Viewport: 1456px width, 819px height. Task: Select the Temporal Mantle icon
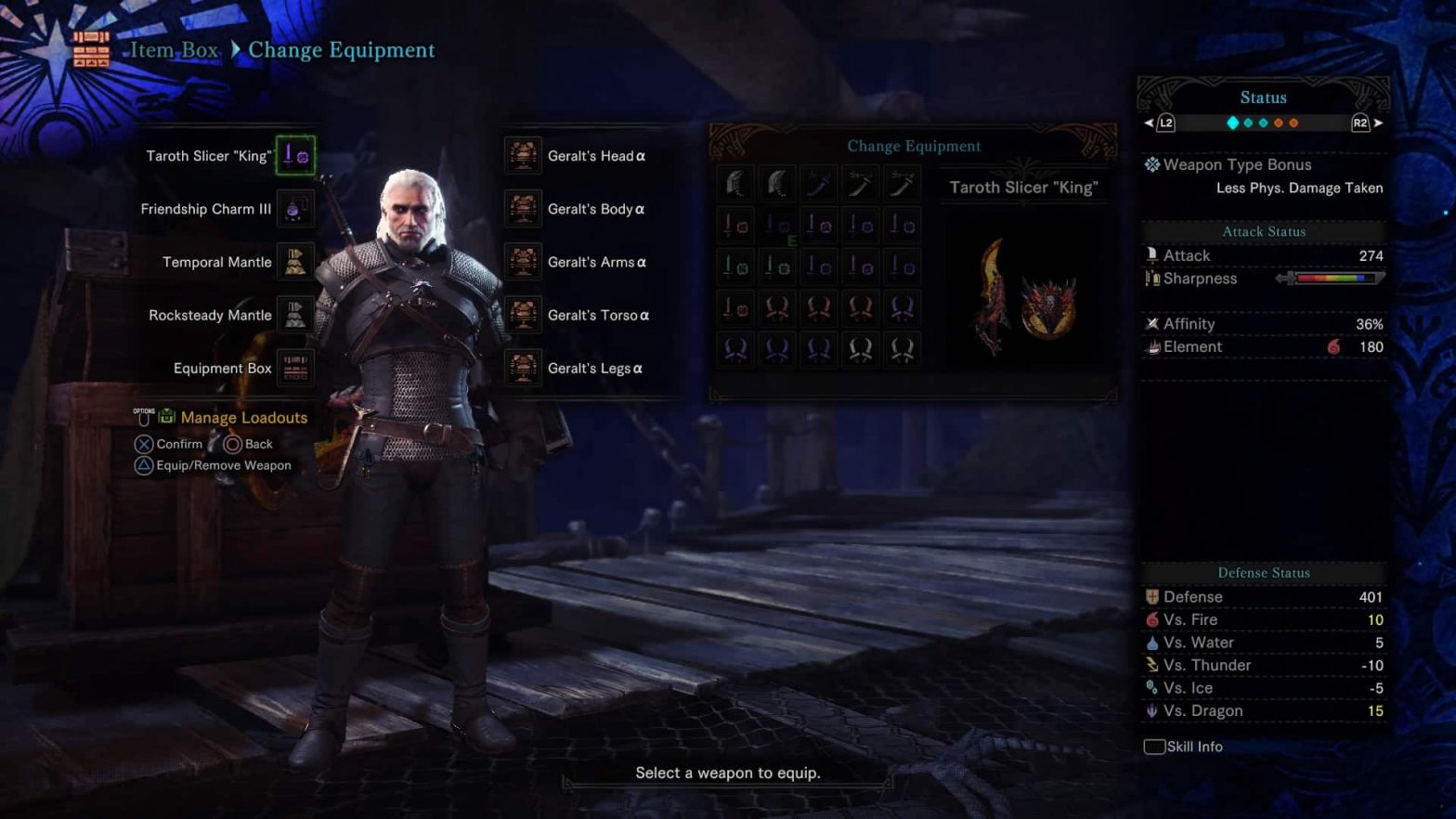[295, 261]
